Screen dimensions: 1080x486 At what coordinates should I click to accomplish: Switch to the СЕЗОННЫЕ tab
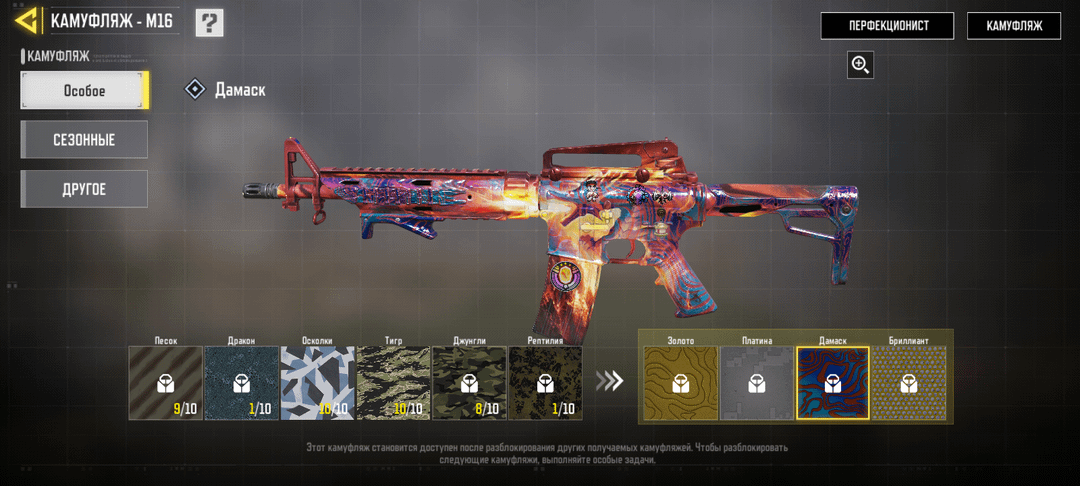(x=84, y=140)
